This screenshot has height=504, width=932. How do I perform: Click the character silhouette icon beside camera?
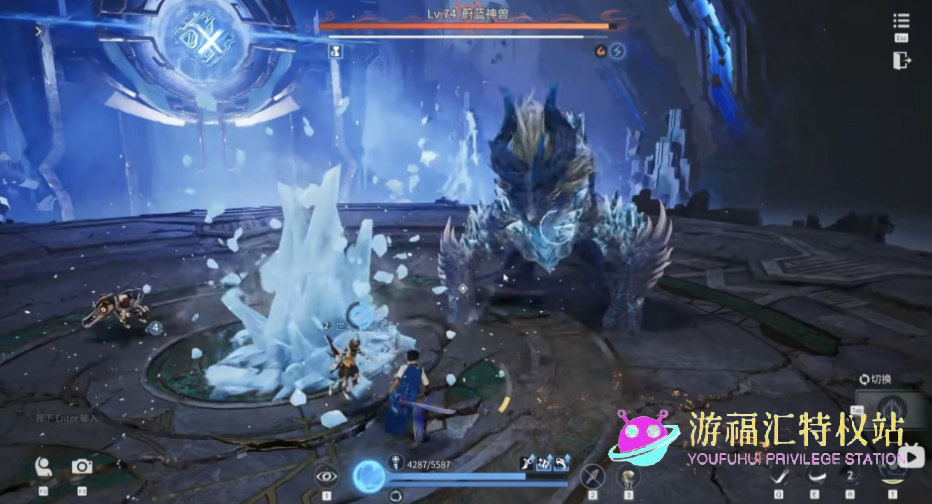point(42,467)
